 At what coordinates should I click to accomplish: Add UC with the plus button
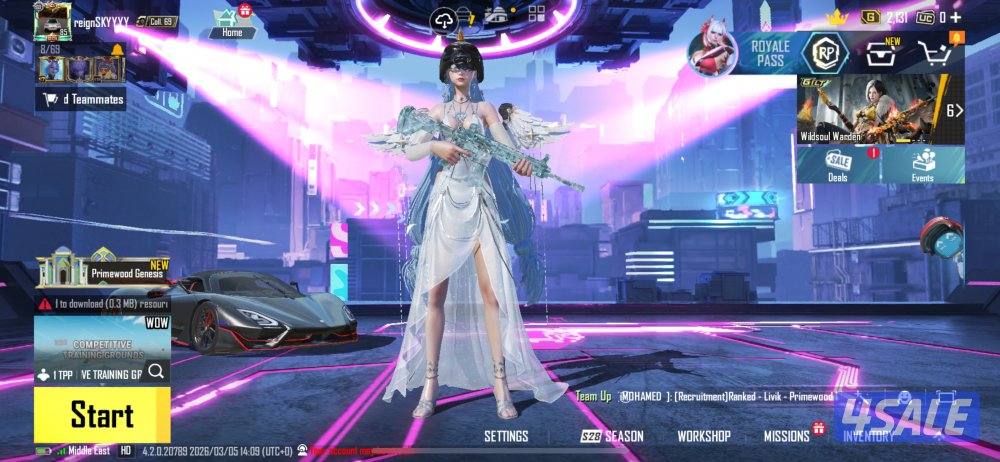coord(955,17)
